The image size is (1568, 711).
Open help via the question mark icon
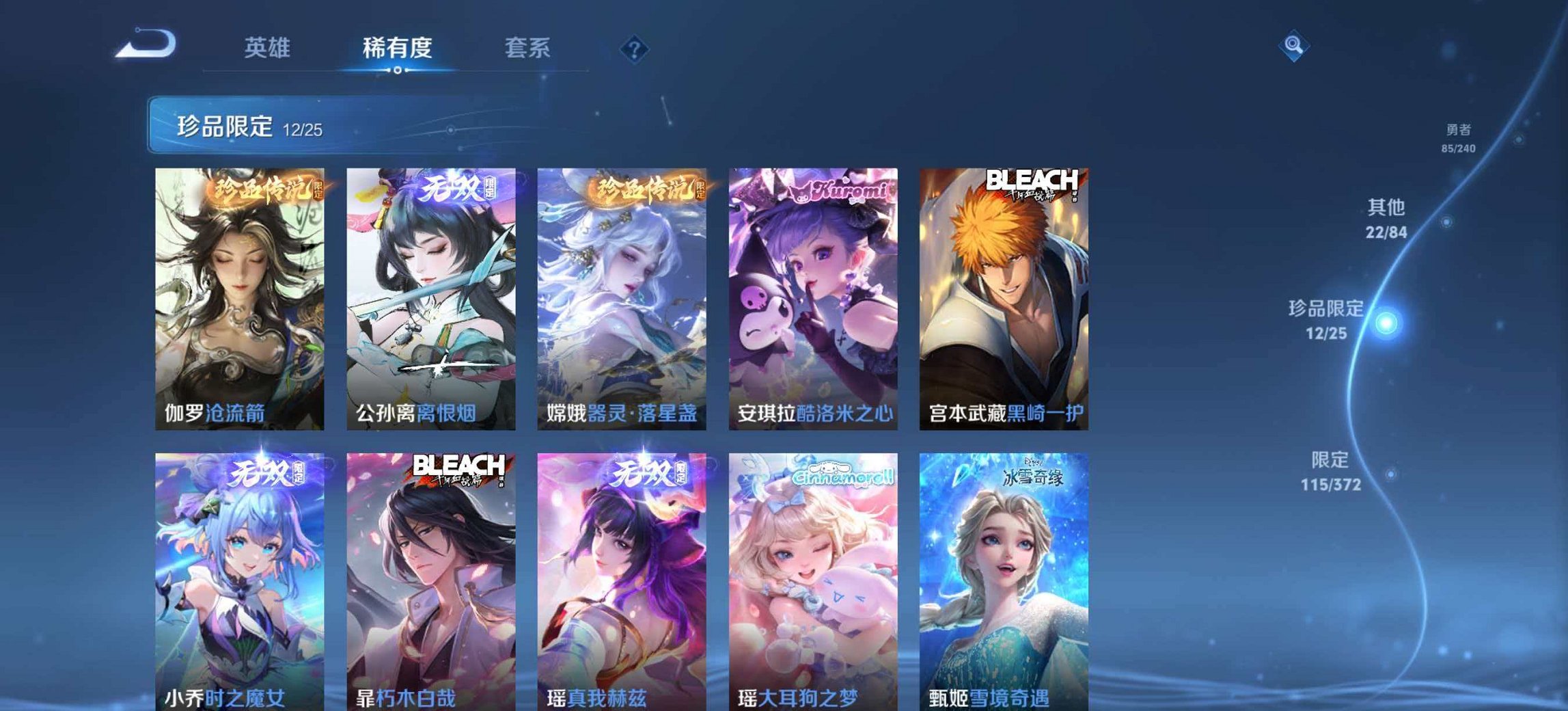point(635,48)
